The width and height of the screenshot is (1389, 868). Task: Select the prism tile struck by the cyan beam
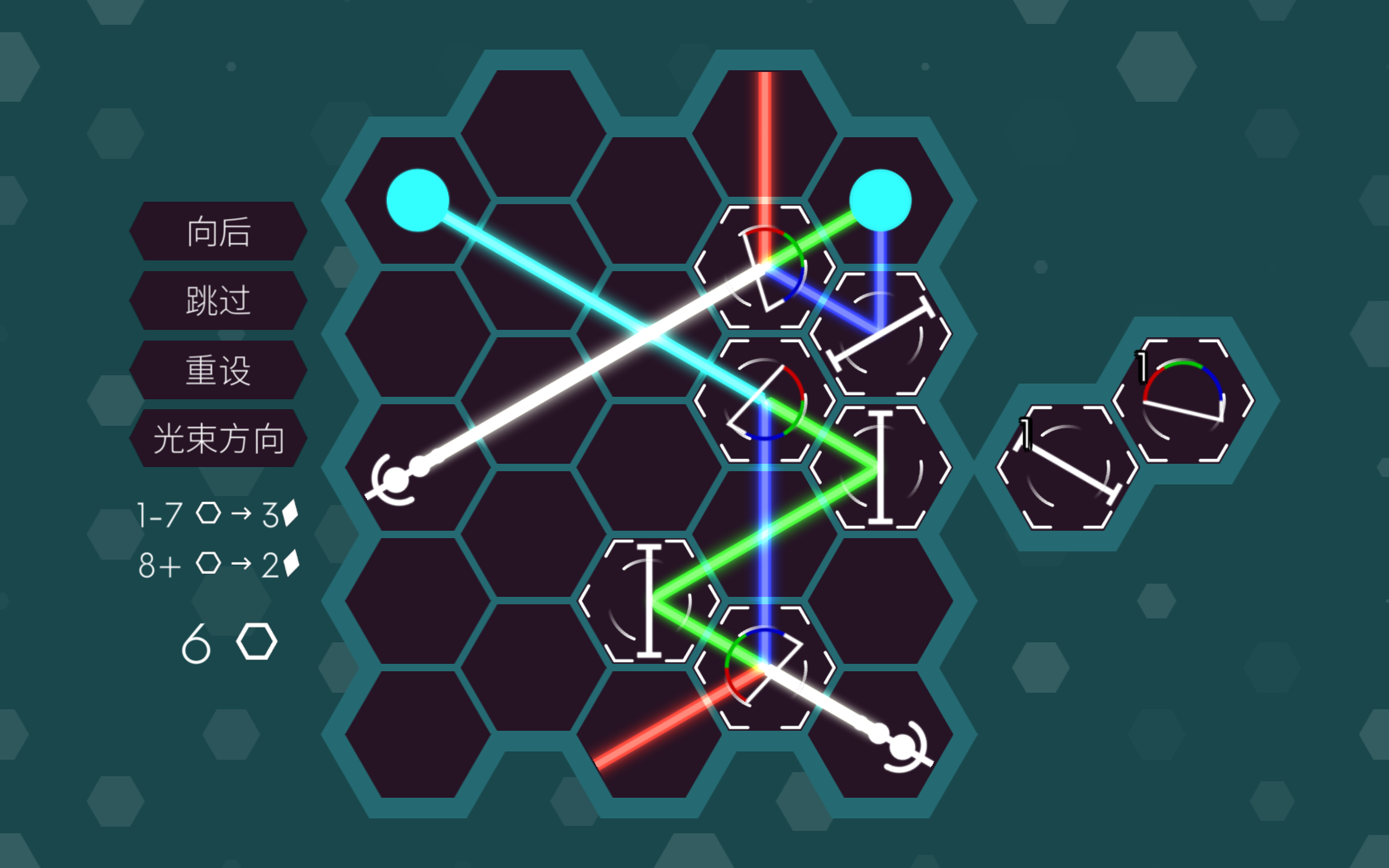coord(764,400)
